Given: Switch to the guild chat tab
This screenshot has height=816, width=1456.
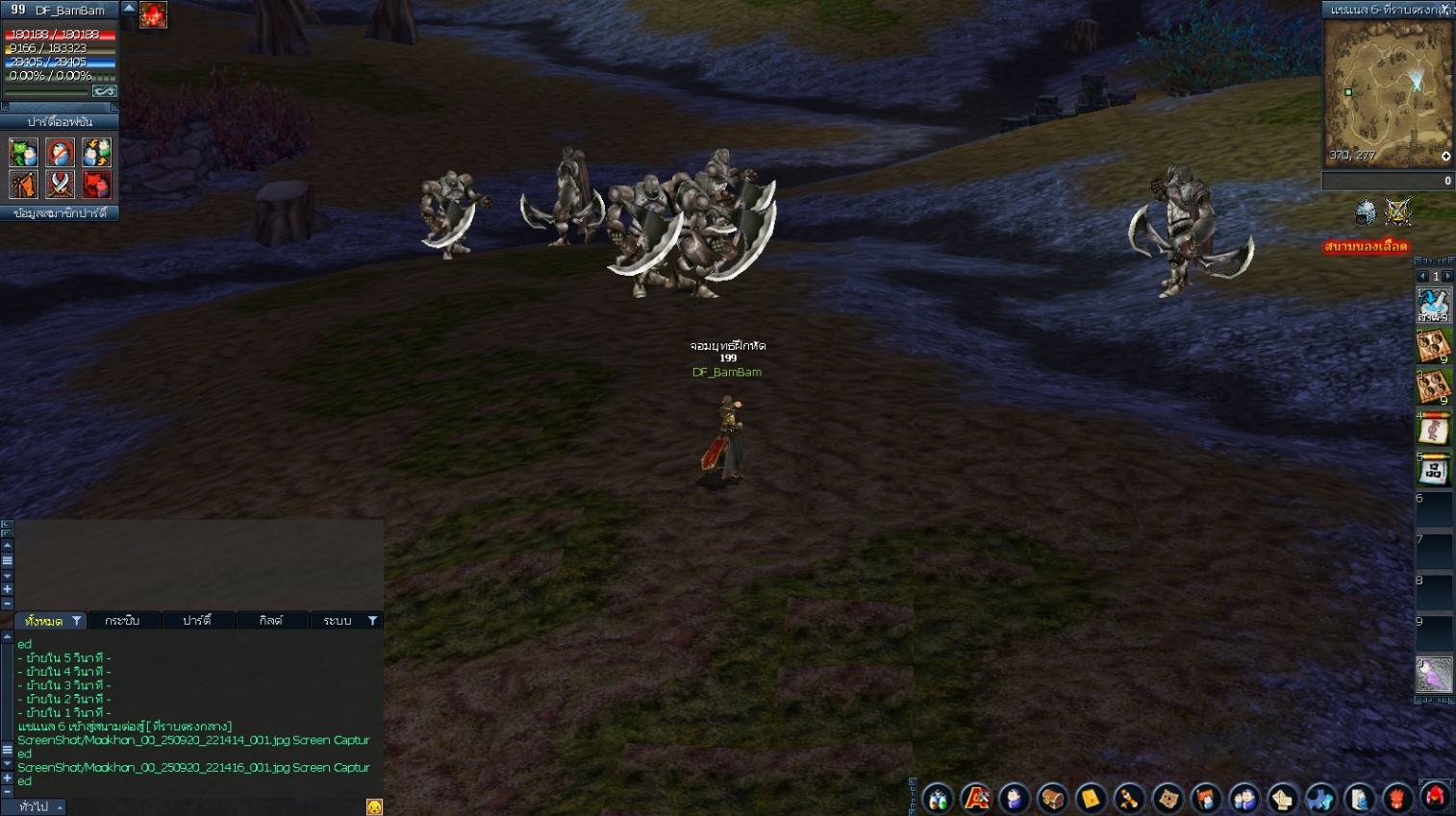Looking at the screenshot, I should point(271,621).
